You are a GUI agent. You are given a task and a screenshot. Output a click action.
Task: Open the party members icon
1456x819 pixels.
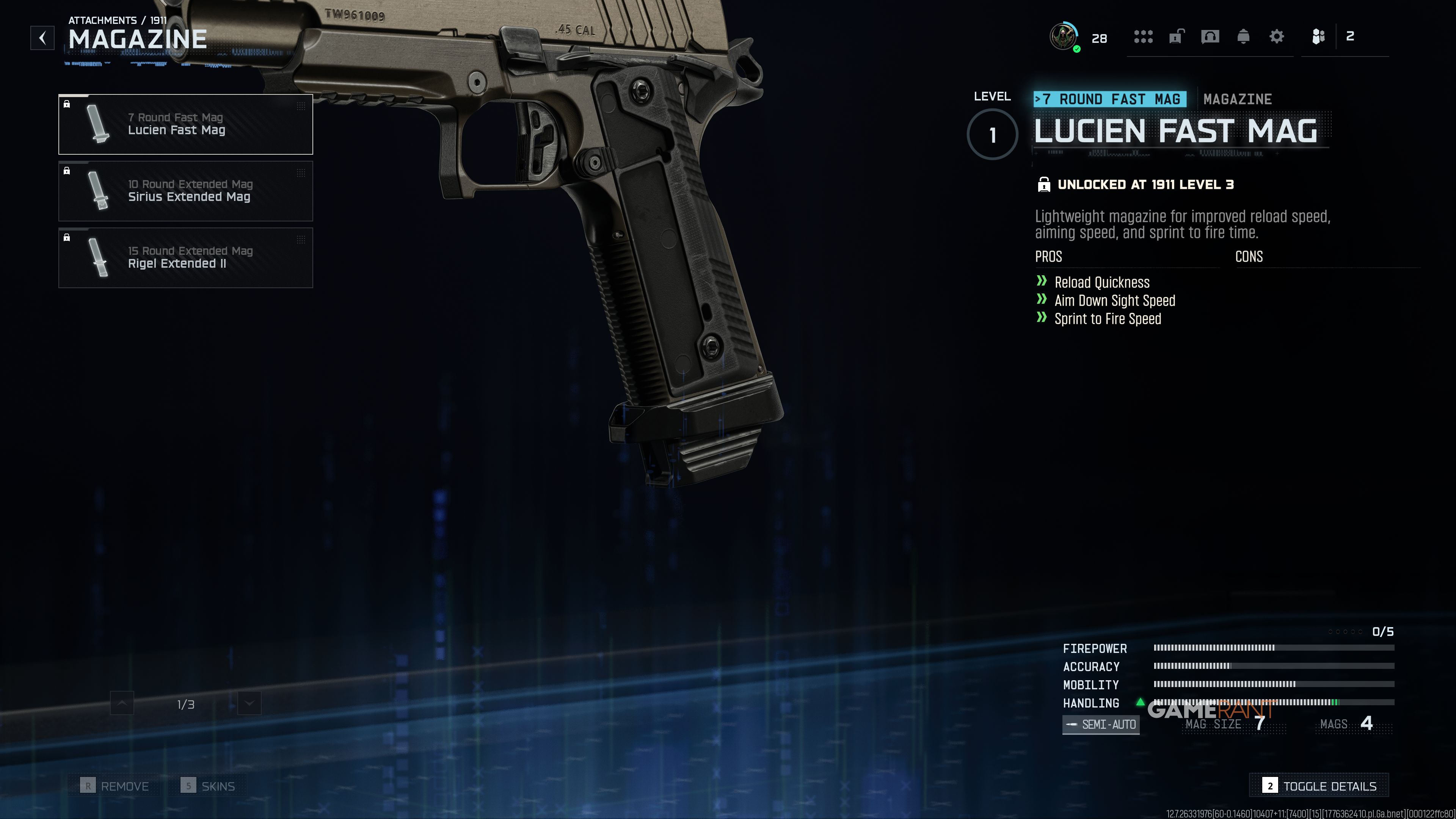click(1318, 37)
